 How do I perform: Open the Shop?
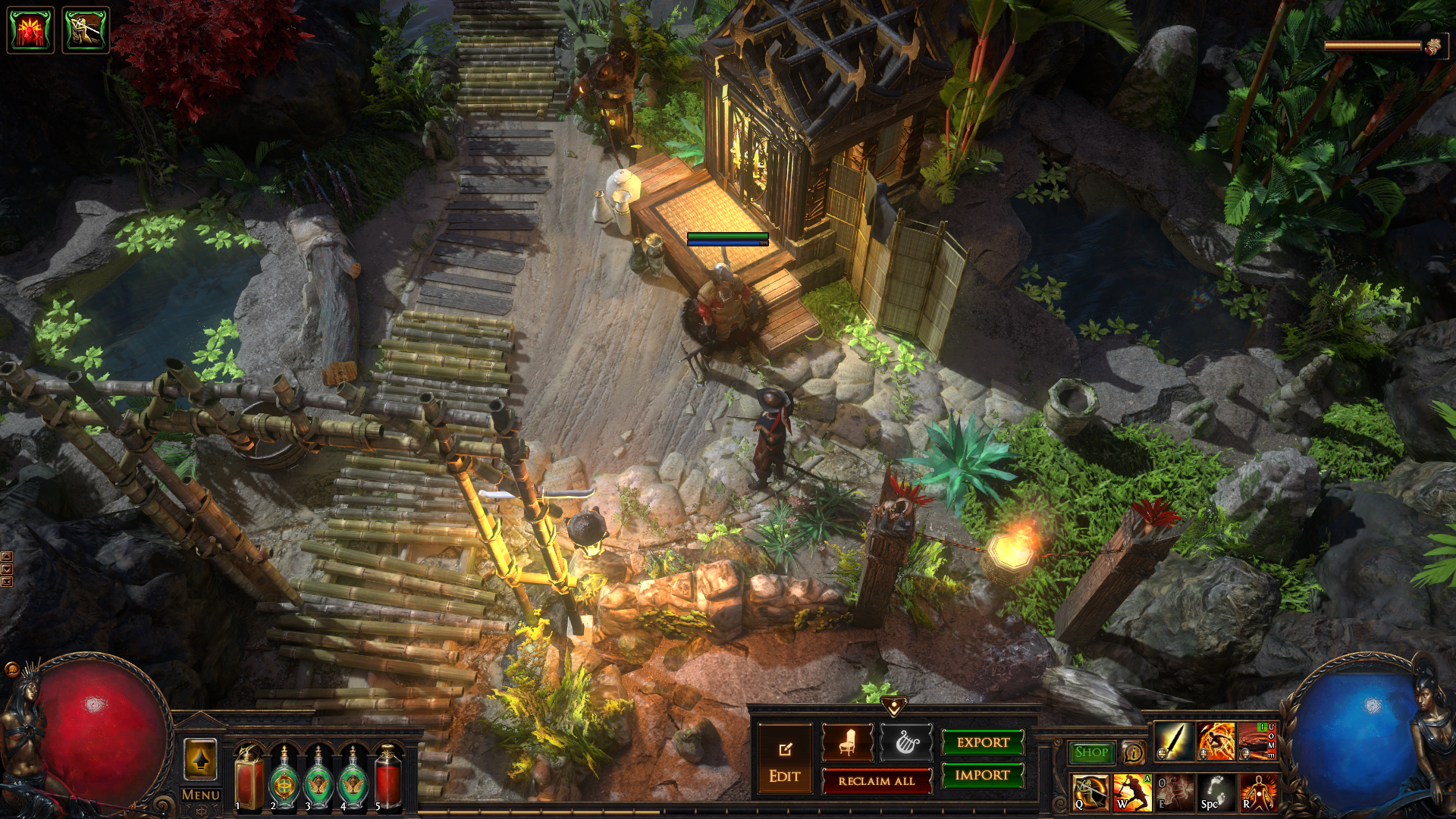(x=1091, y=752)
